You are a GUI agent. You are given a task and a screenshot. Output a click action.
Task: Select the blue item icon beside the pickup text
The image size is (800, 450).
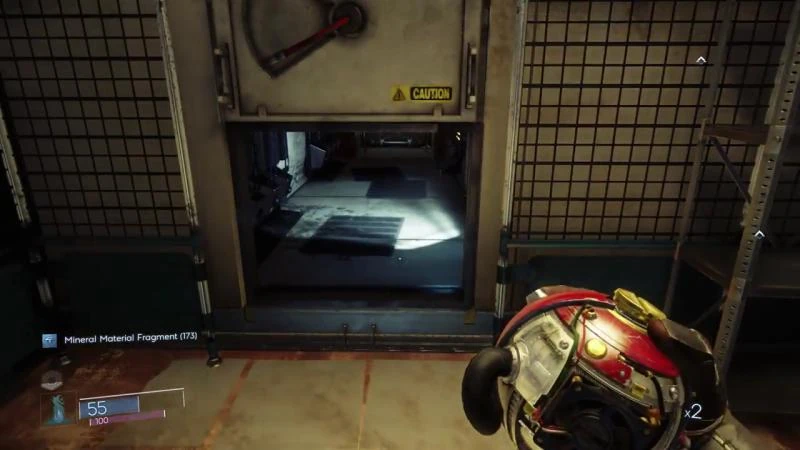coord(49,340)
